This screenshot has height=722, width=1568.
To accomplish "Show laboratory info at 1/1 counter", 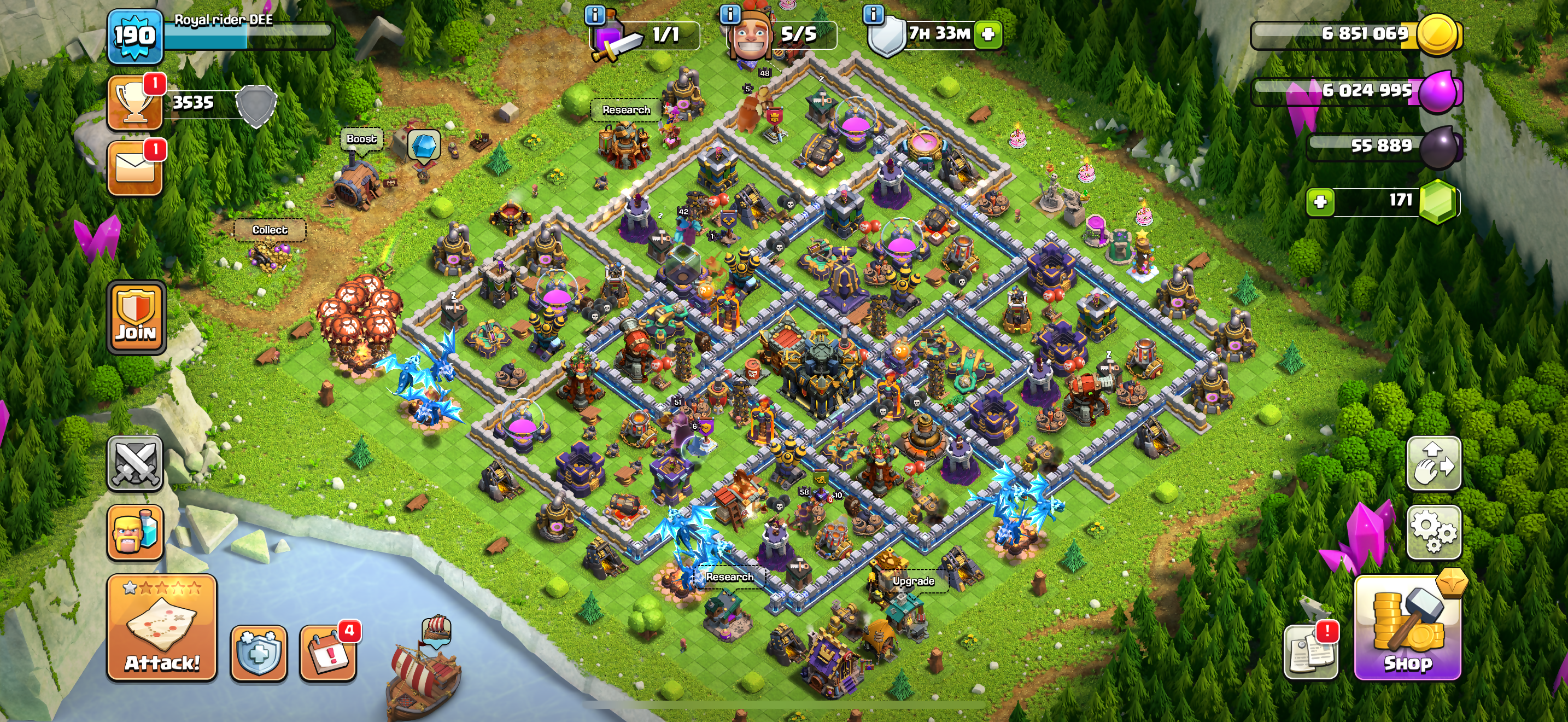I will click(595, 14).
